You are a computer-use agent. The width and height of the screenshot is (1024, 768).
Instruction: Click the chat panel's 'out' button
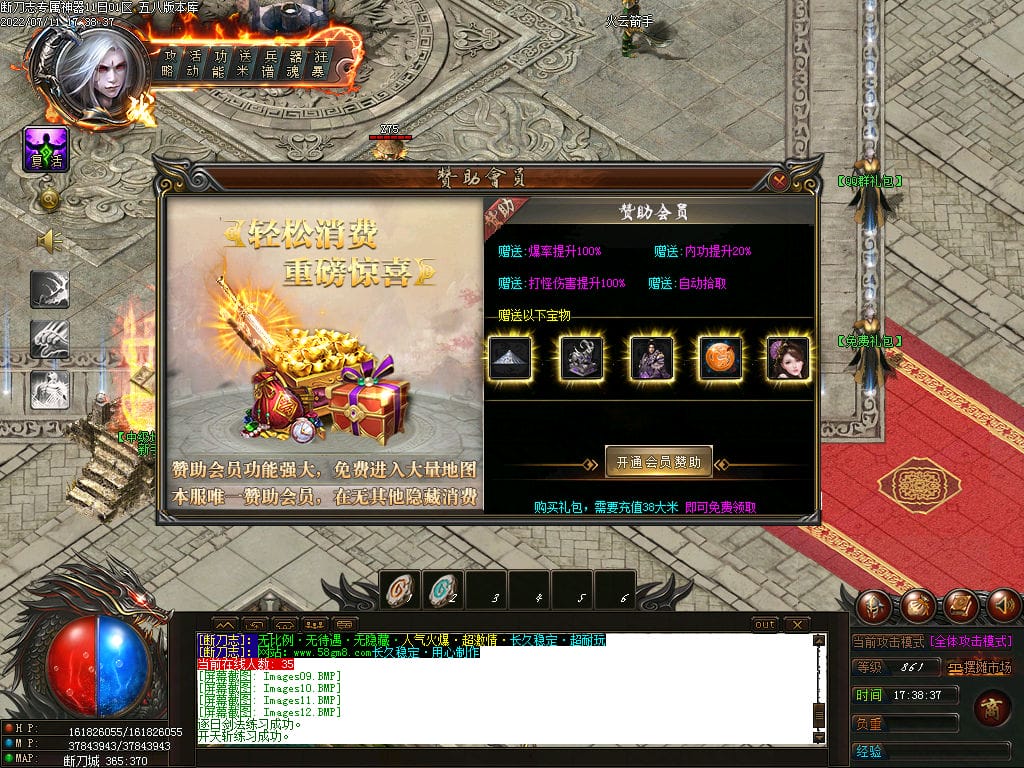point(765,625)
